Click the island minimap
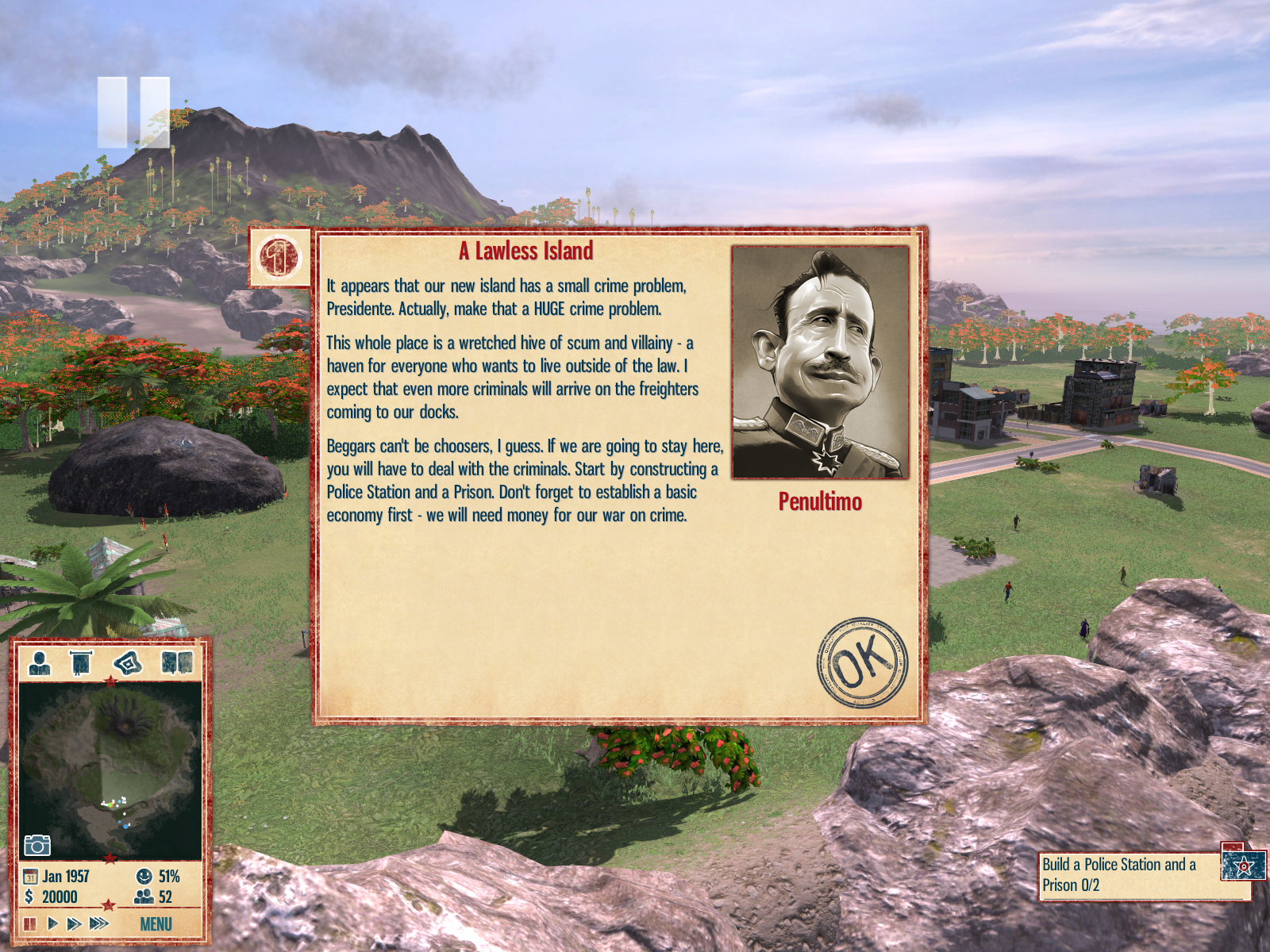Screen dimensions: 1270x952 110,770
